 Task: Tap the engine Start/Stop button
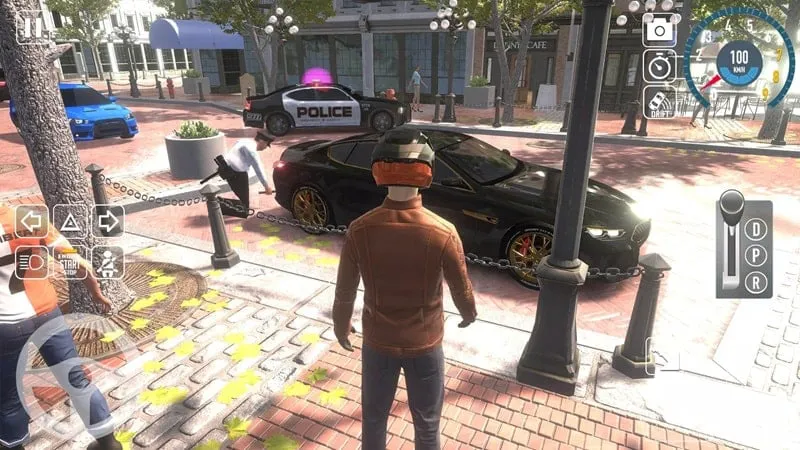[70, 262]
